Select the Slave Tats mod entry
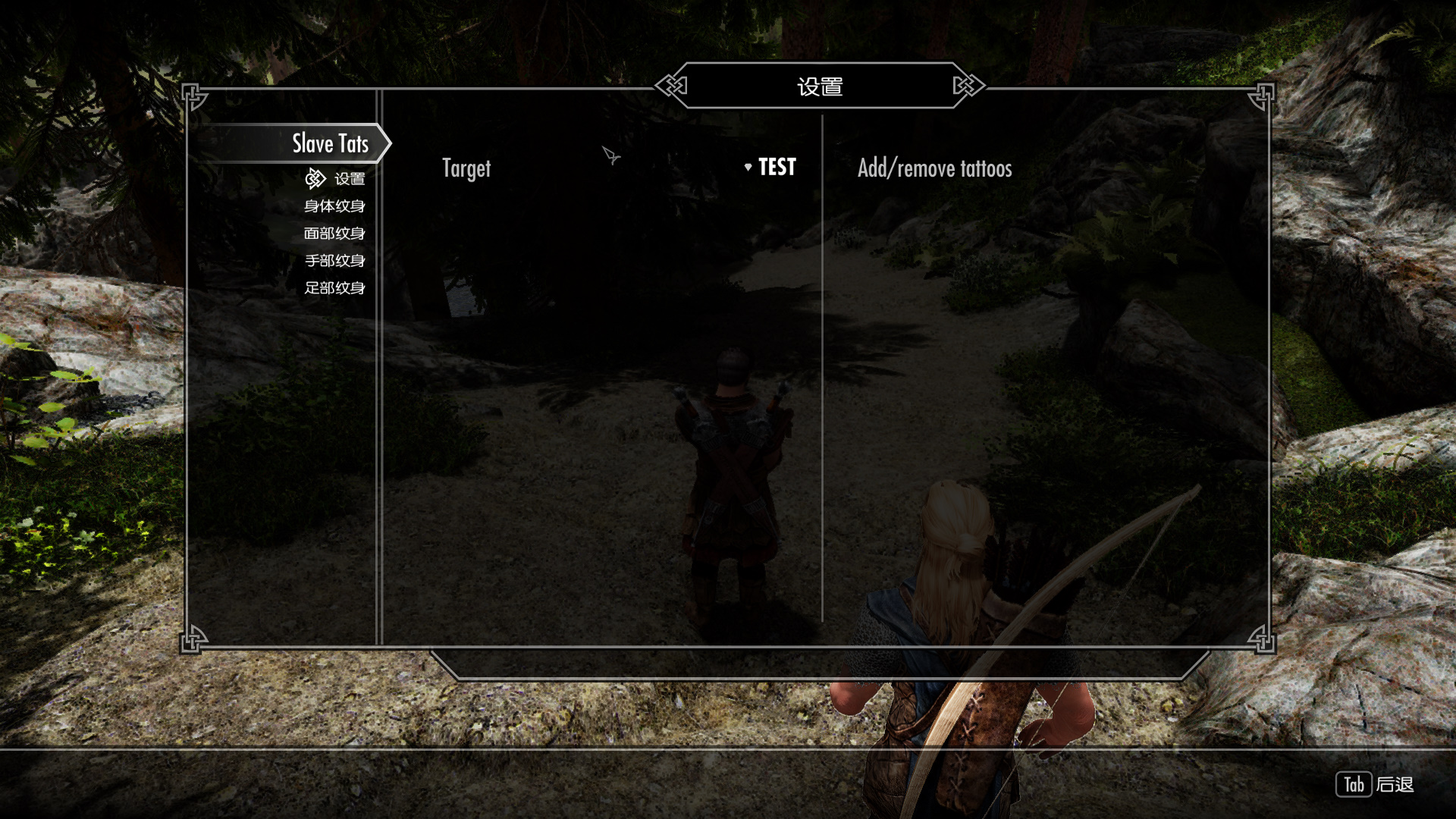This screenshot has width=1456, height=819. [x=330, y=143]
